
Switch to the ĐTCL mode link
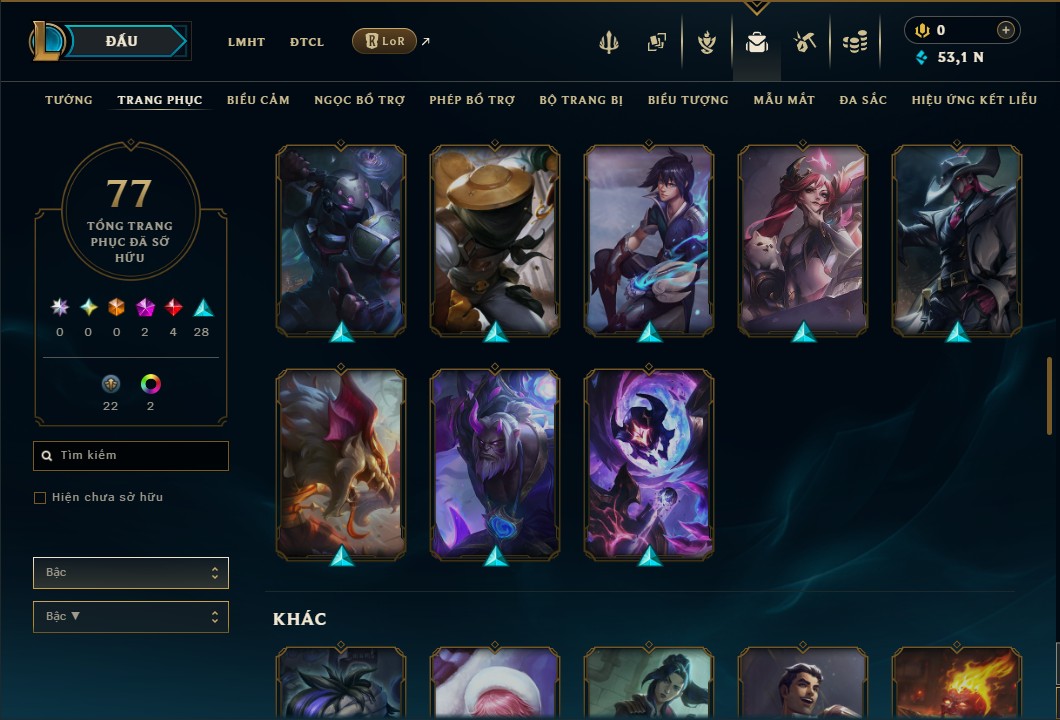click(307, 42)
